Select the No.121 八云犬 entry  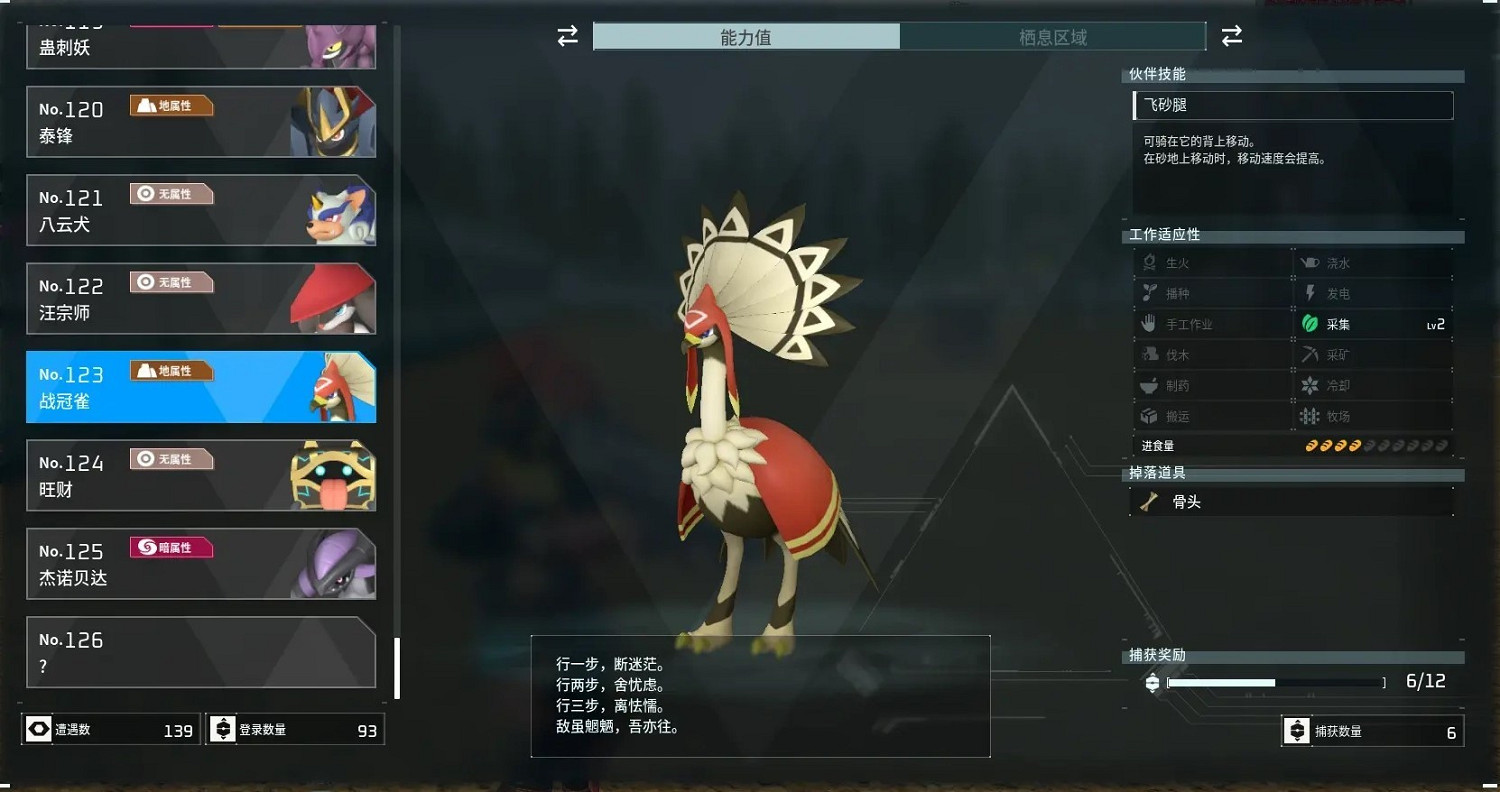[x=200, y=210]
